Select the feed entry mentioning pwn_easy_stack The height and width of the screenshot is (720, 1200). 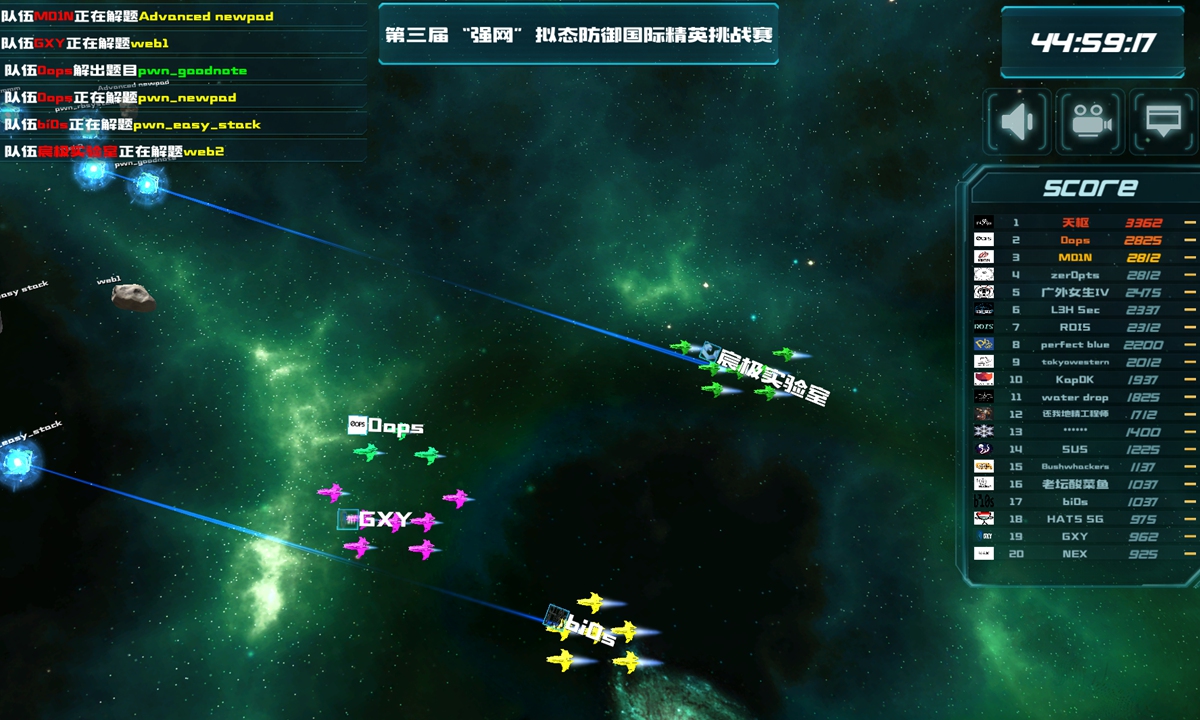pos(132,125)
